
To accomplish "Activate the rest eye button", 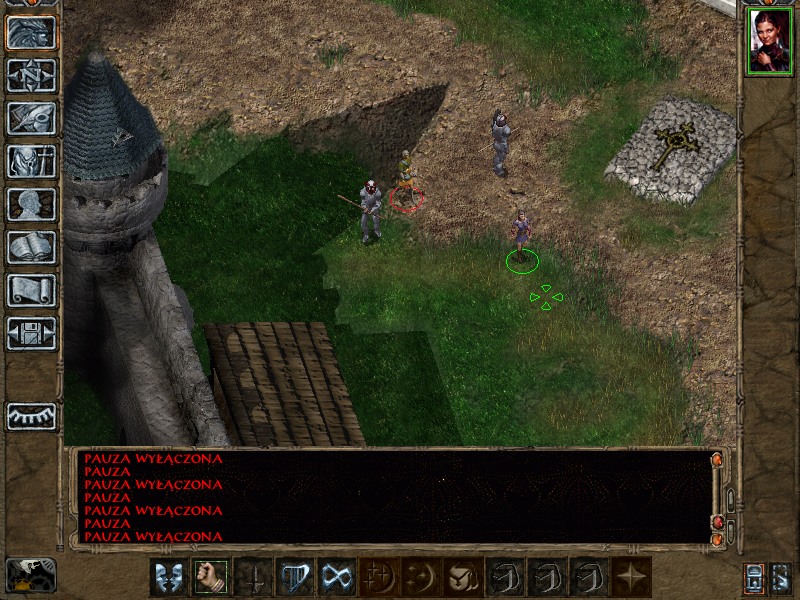I will click(x=31, y=416).
